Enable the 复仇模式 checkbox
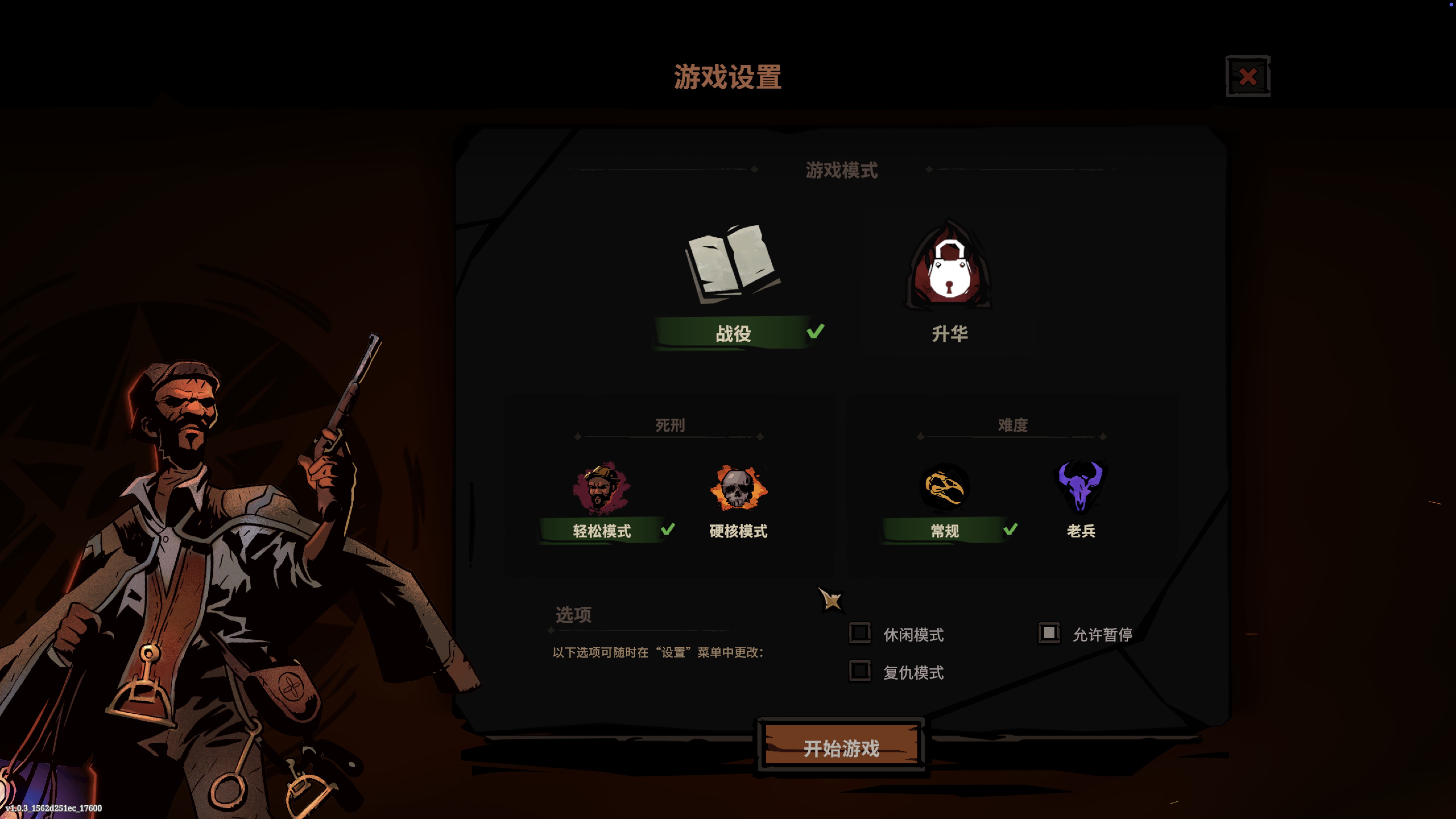Viewport: 1456px width, 819px height. [x=860, y=671]
